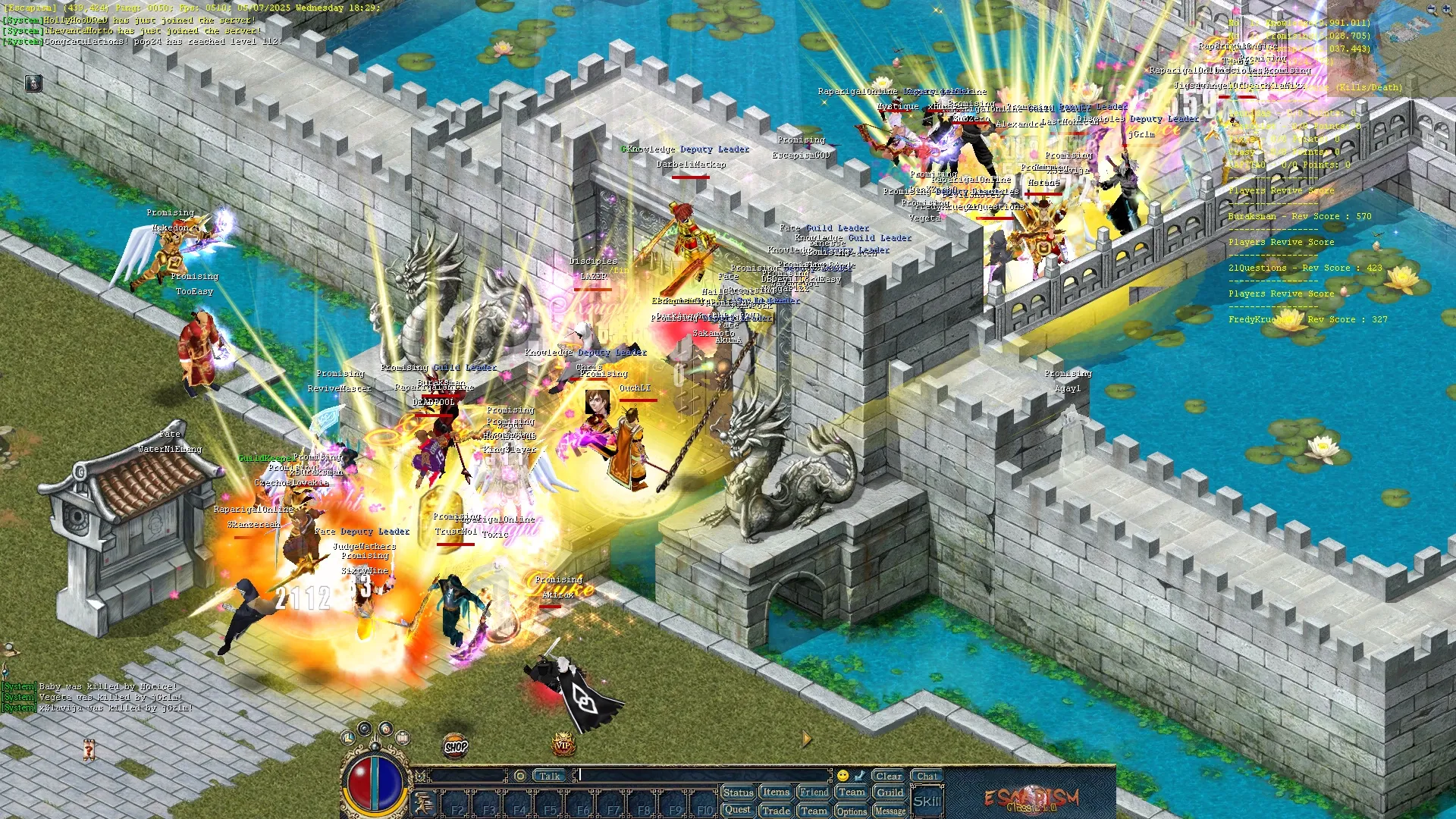Open the Skill panel

[927, 802]
